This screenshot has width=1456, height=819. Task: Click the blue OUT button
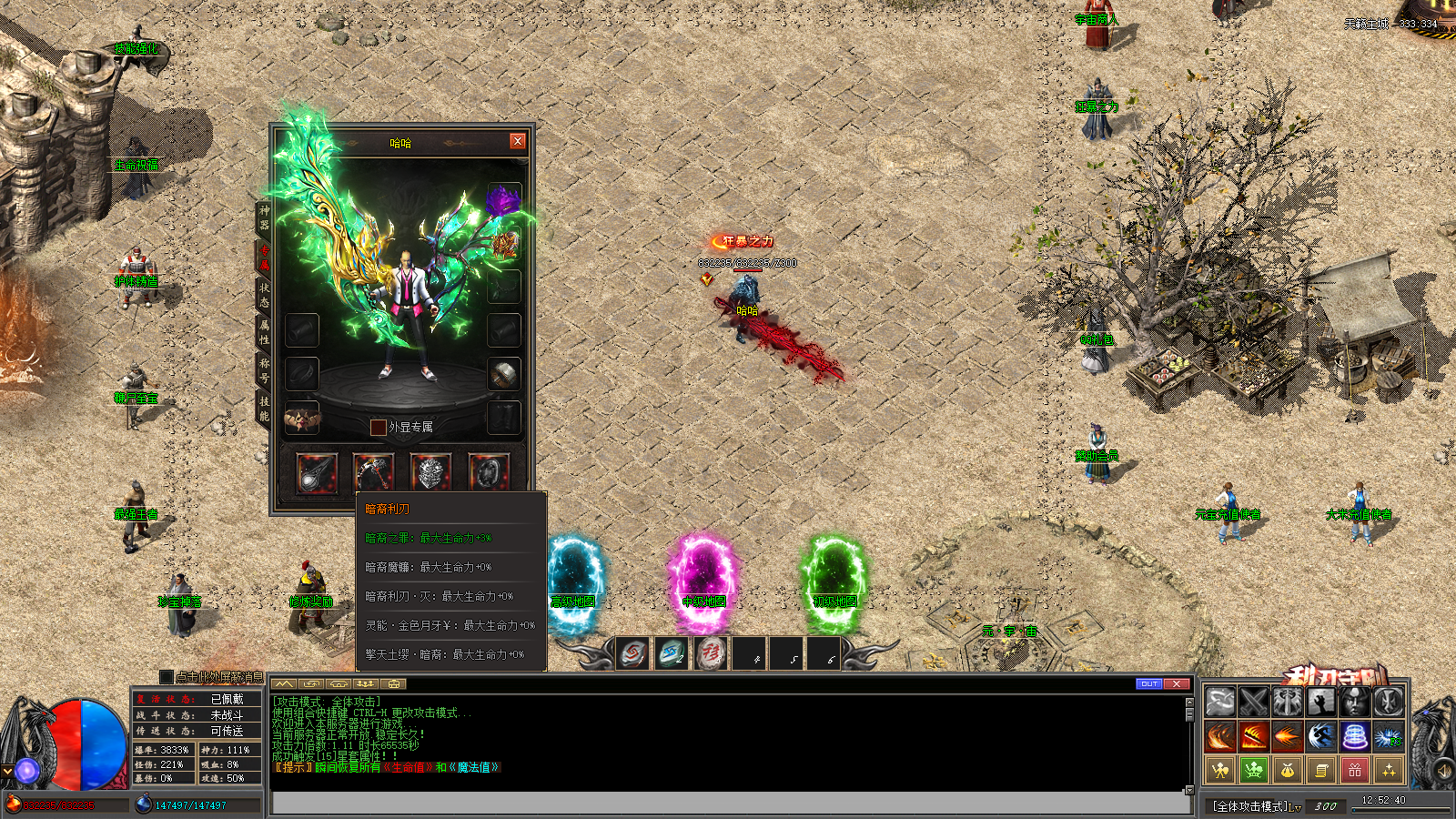pyautogui.click(x=1149, y=683)
